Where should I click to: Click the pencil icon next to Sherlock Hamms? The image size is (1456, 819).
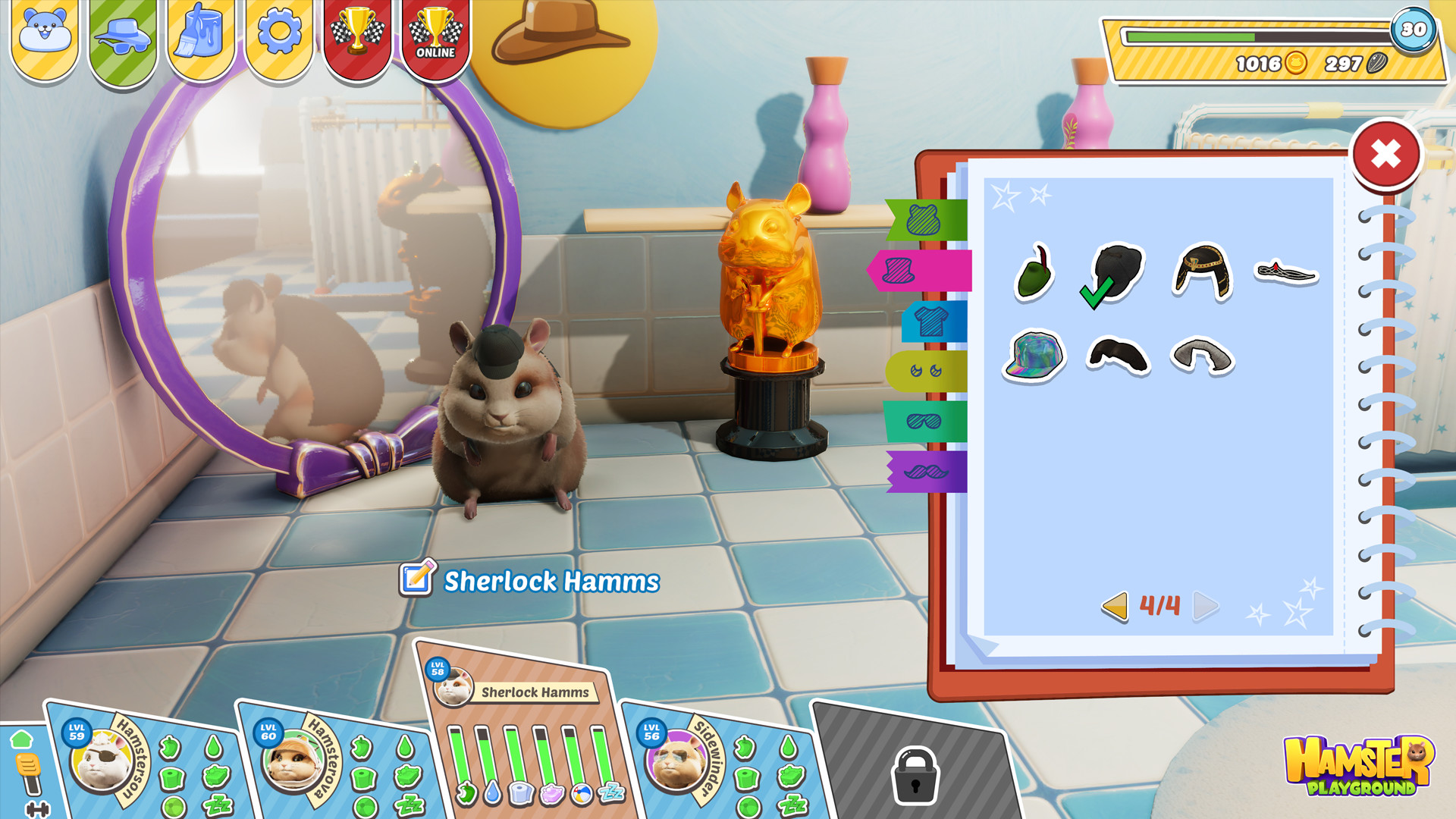point(417,579)
